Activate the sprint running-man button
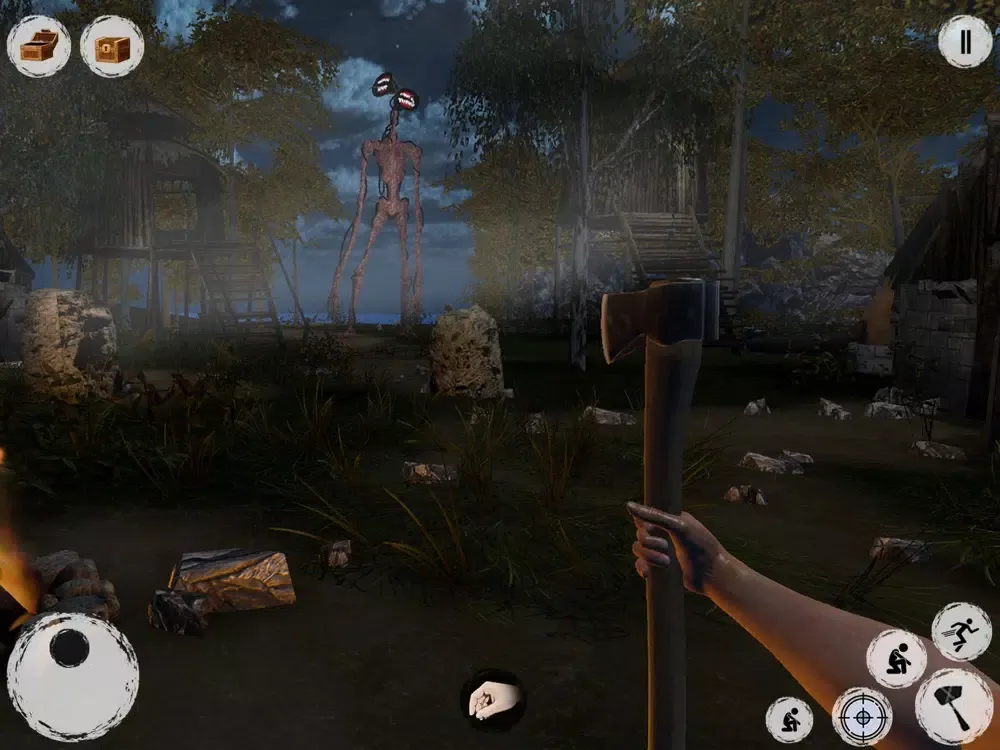Image resolution: width=1000 pixels, height=750 pixels. 961,631
